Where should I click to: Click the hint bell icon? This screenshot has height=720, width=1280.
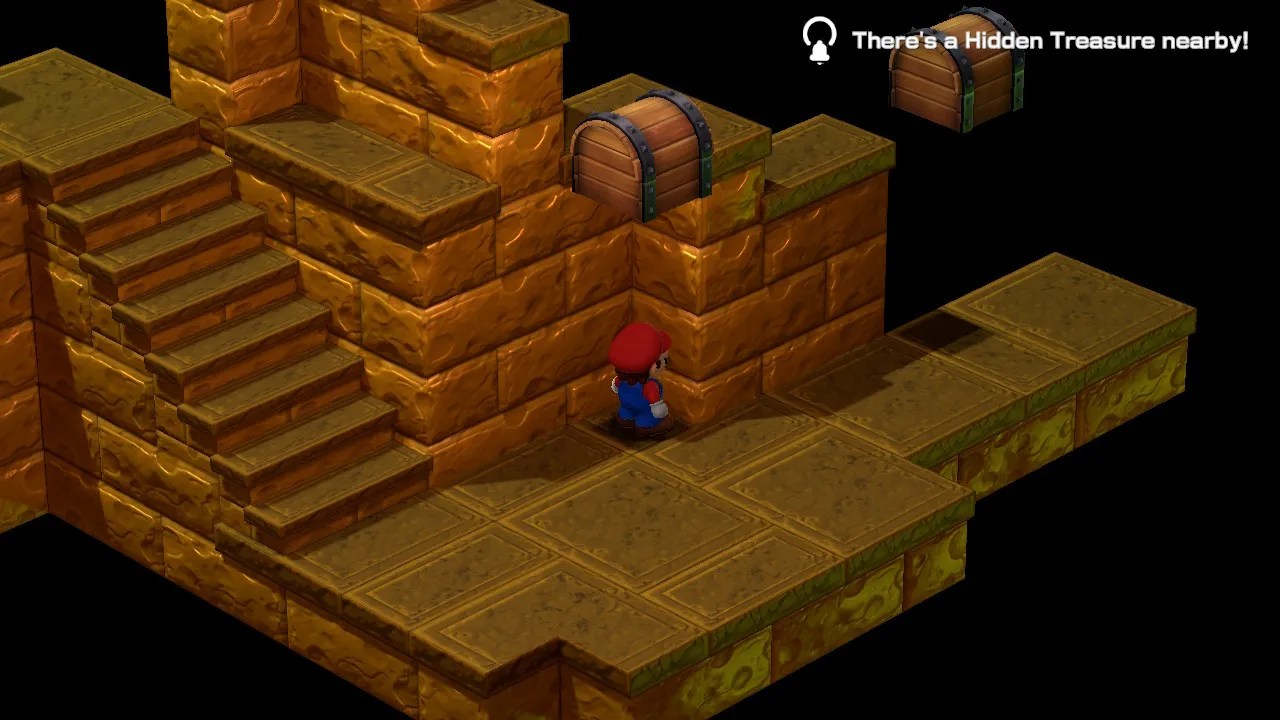tap(818, 41)
